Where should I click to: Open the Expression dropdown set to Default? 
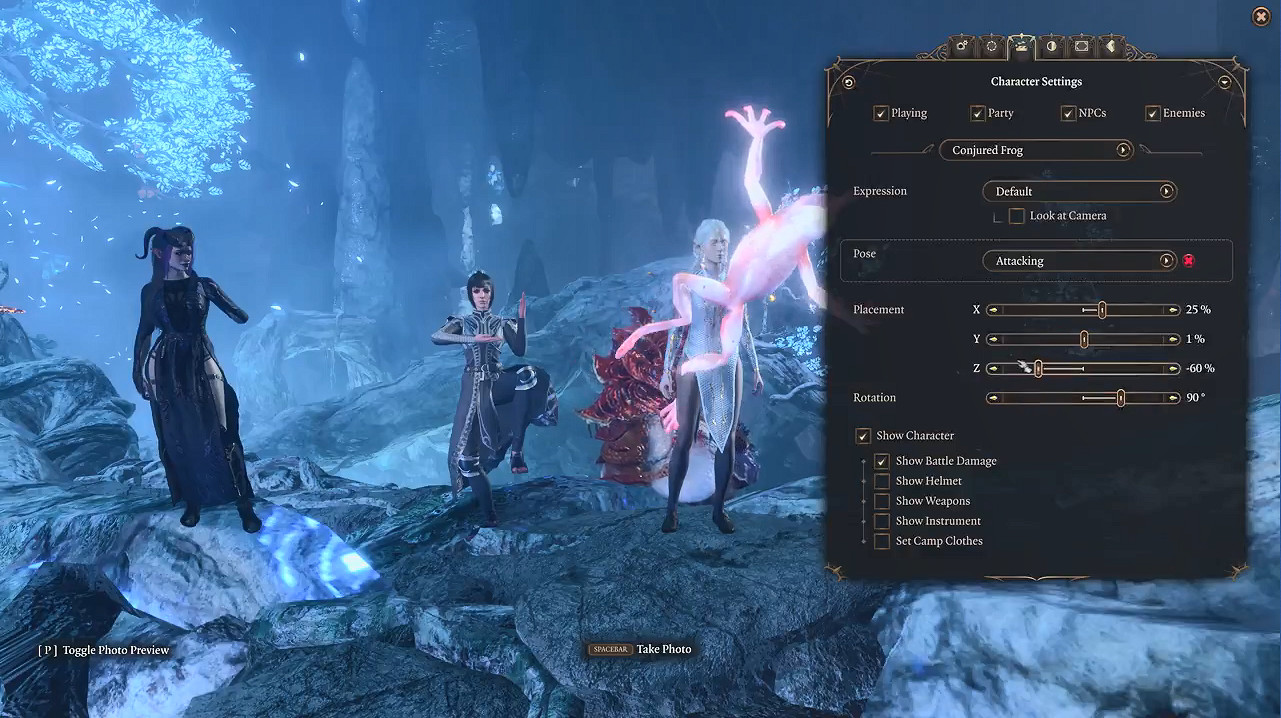coord(1079,191)
